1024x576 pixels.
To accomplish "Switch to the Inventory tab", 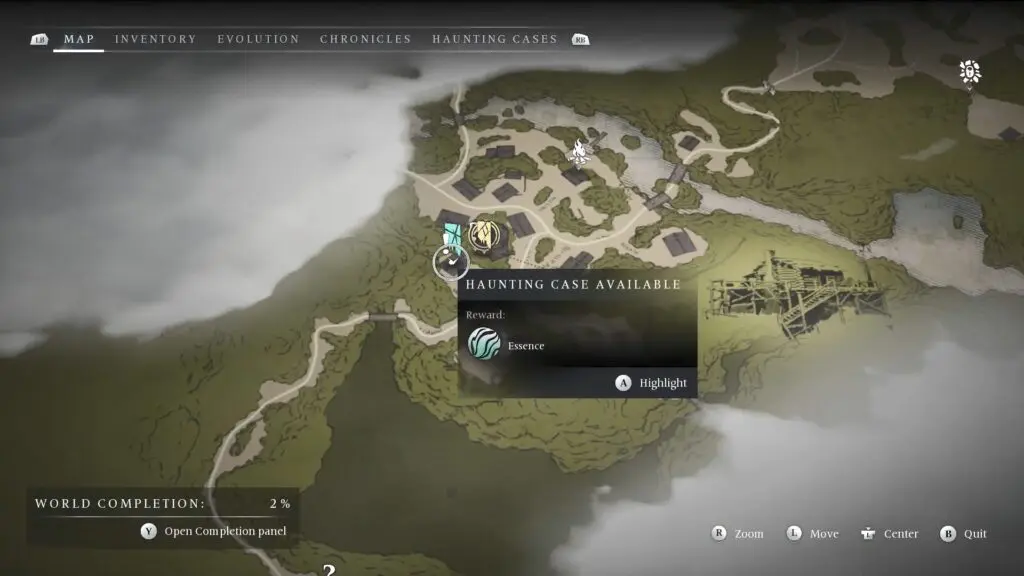I will click(x=155, y=39).
